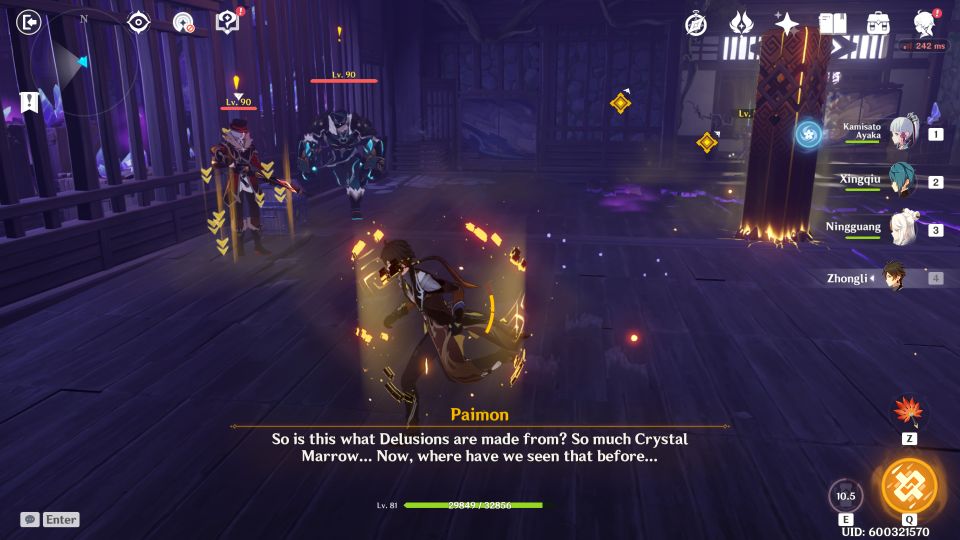
Task: Open the backpack inventory
Action: [879, 24]
